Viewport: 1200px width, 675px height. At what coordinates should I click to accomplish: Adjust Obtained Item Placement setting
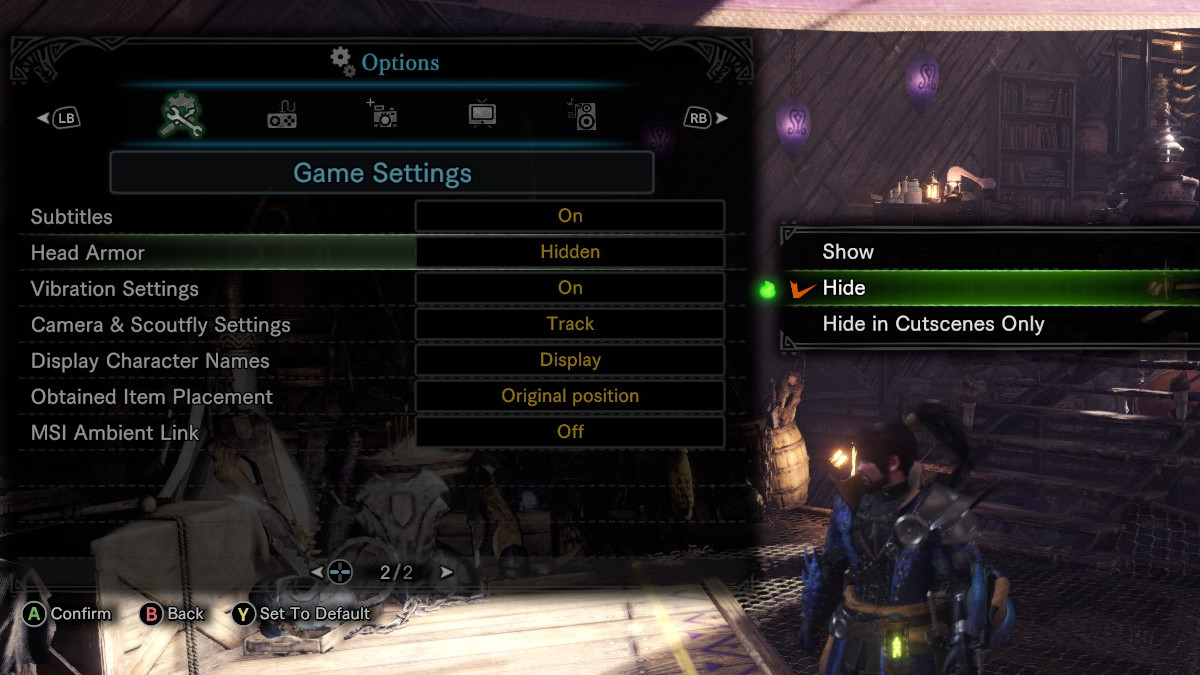click(x=569, y=396)
